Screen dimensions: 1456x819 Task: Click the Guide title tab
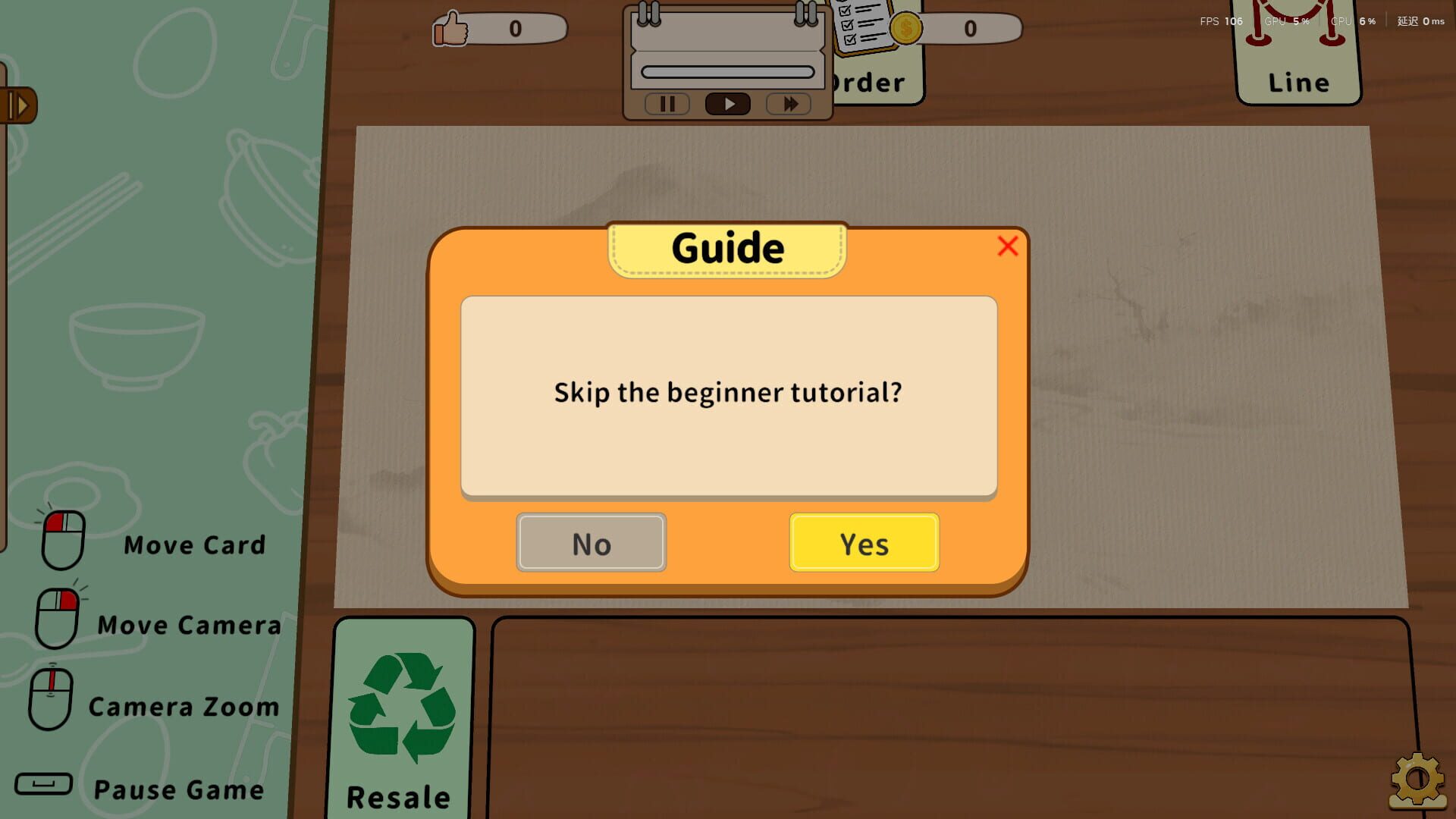tap(726, 247)
